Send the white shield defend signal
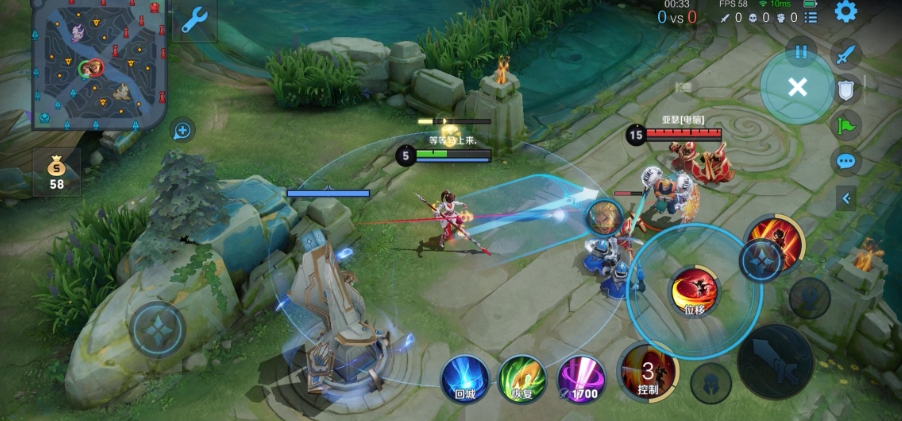Viewport: 902px width, 421px height. pyautogui.click(x=847, y=90)
